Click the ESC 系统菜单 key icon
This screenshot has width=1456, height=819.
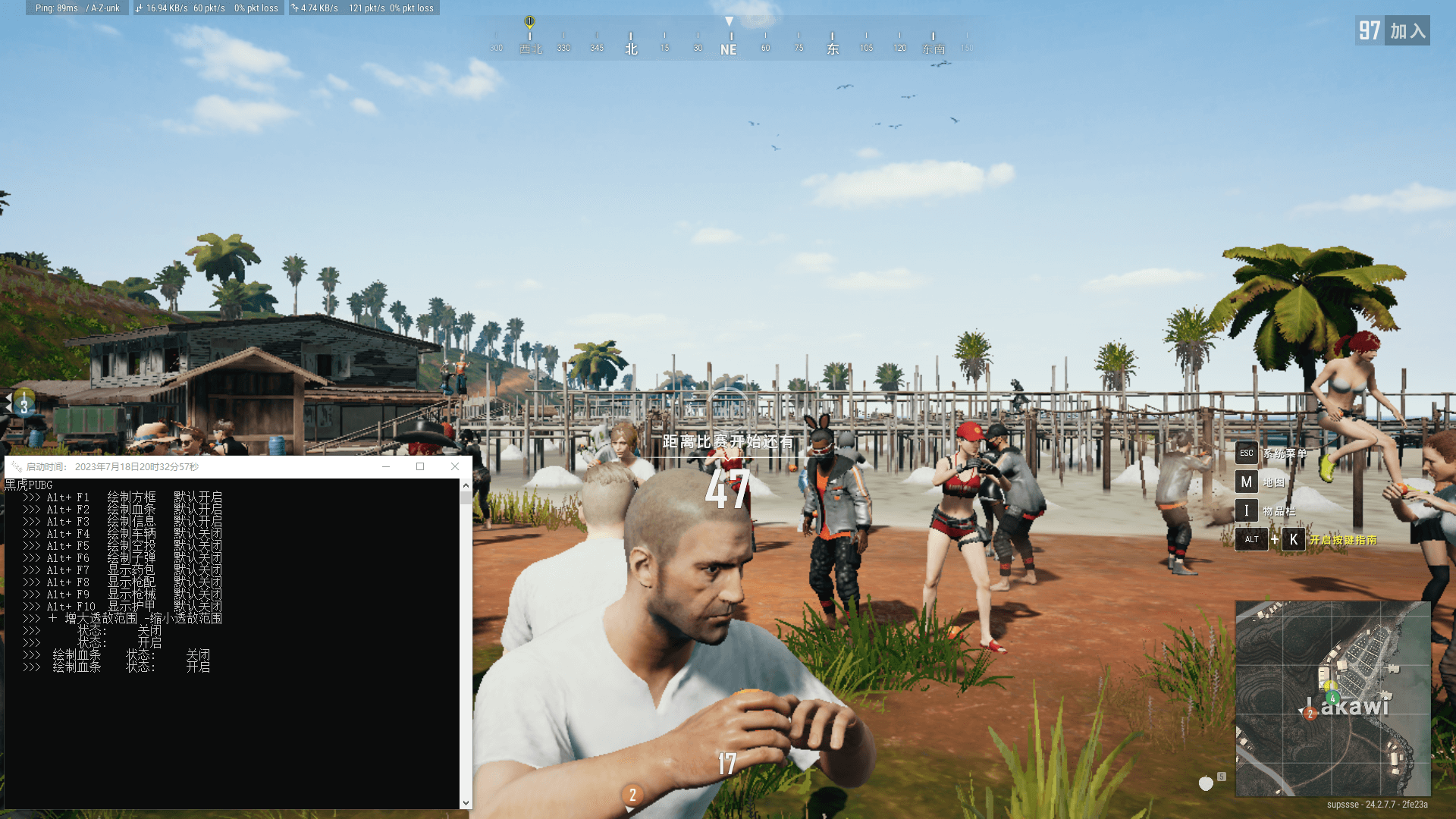pyautogui.click(x=1247, y=453)
